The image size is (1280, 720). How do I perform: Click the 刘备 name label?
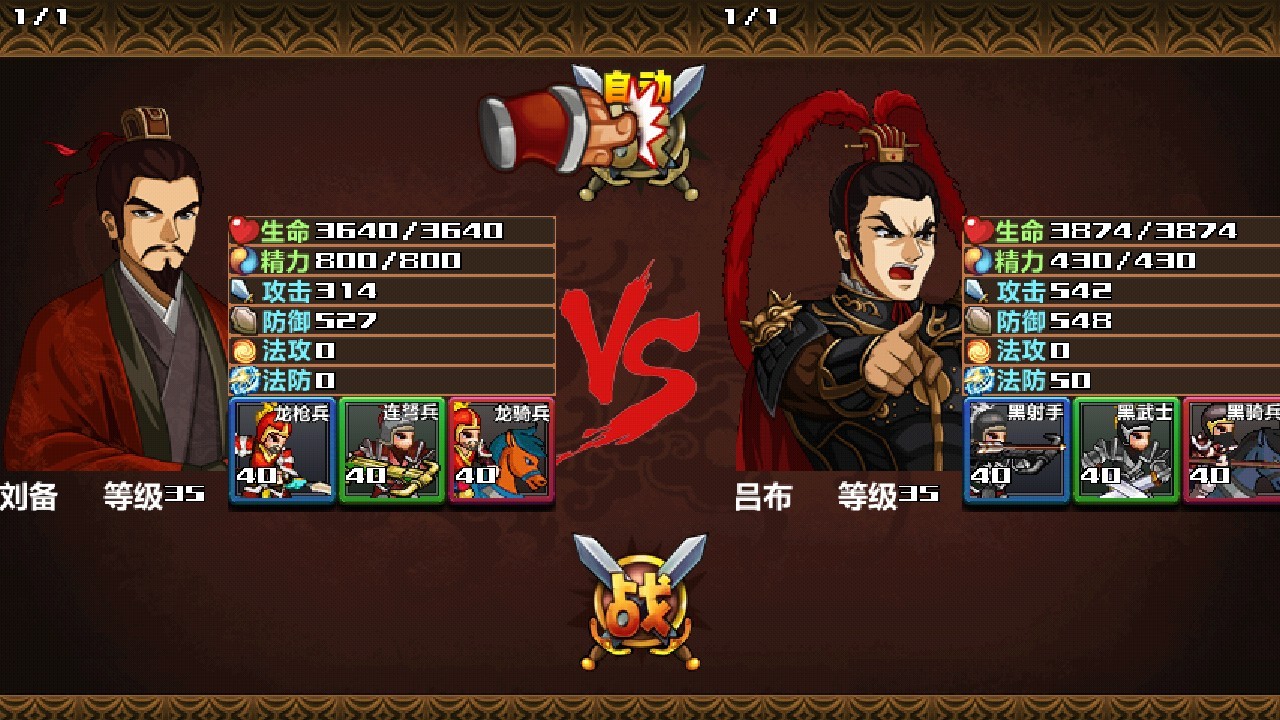[29, 493]
